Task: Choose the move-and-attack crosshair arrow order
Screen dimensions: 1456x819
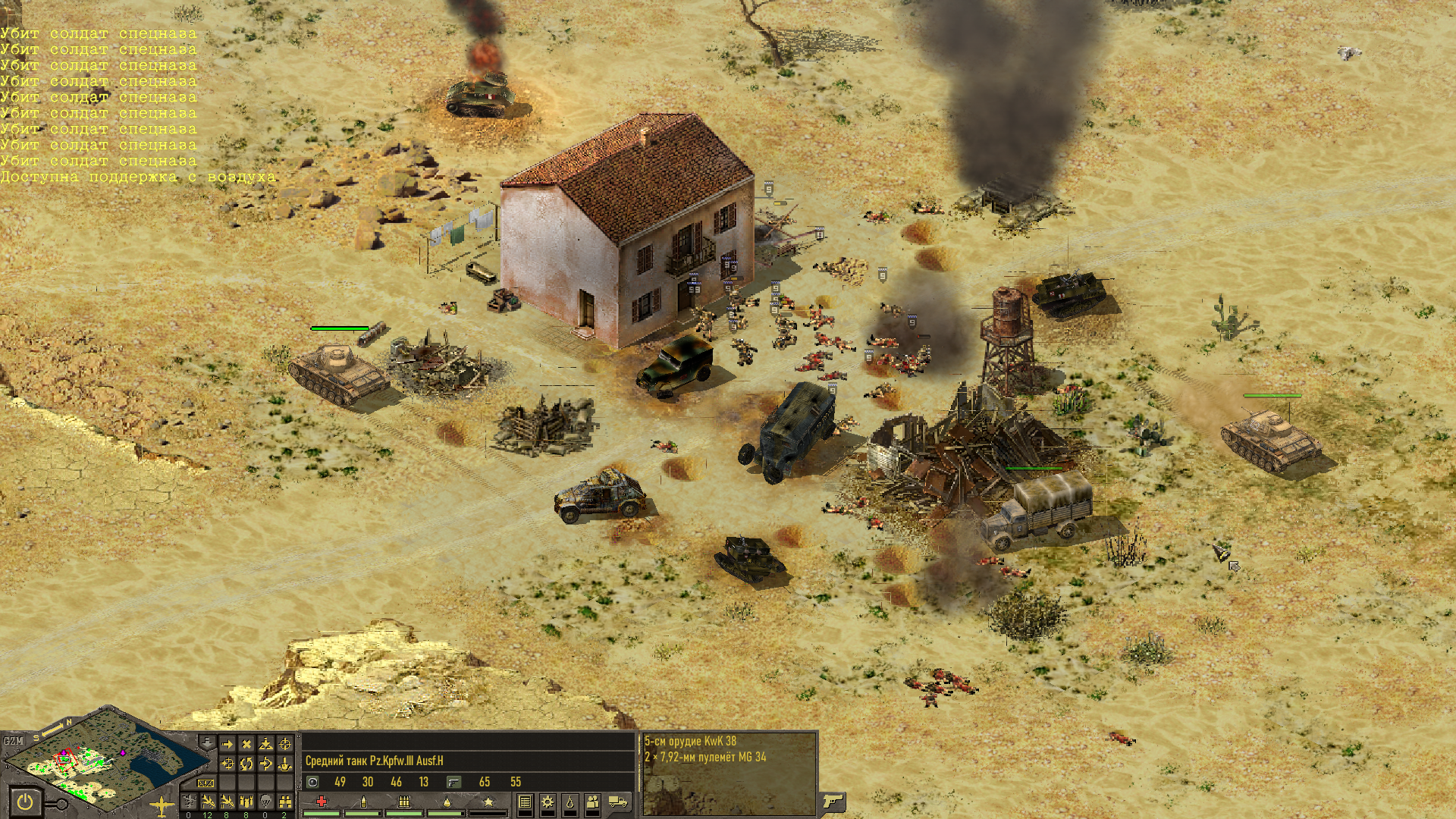Action: (227, 764)
